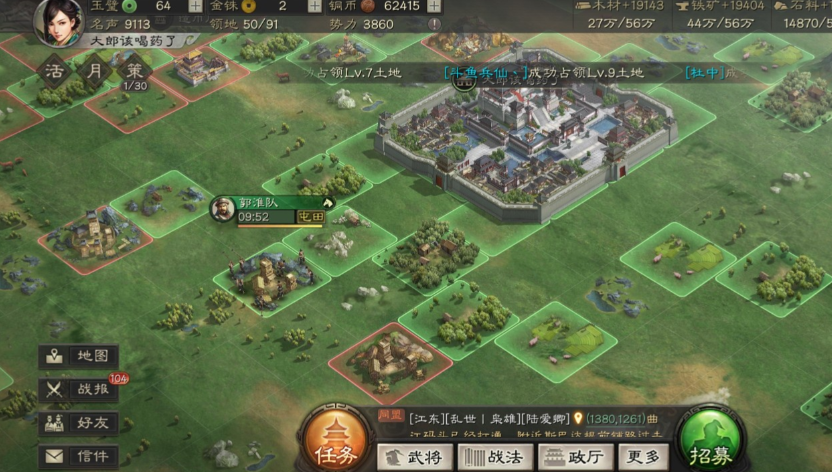
Task: Select the 活 round button
Action: tap(55, 71)
